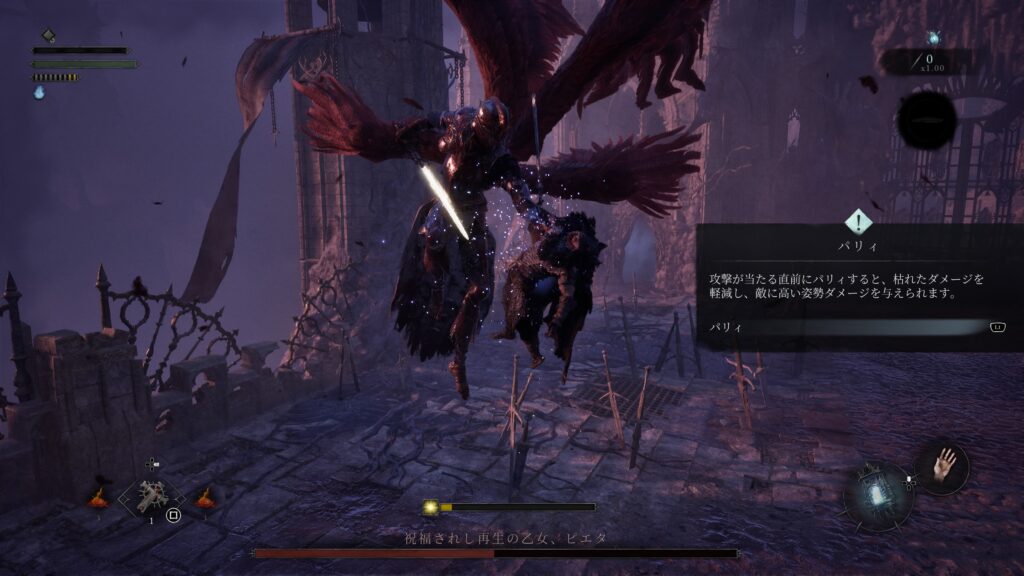Click the dark circular compass indicator

[x=926, y=121]
